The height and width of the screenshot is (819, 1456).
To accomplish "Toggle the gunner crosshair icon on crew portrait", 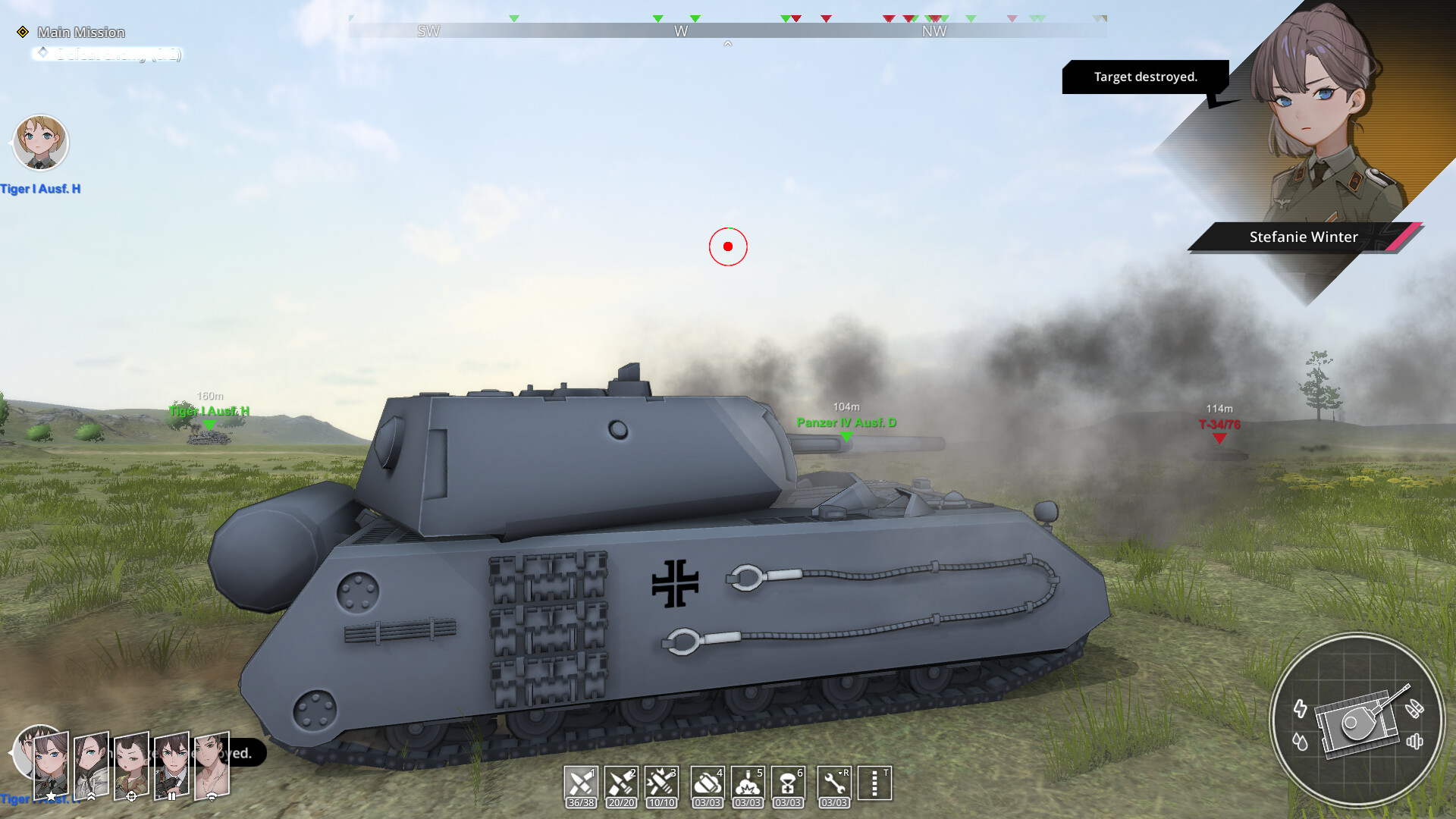I will pyautogui.click(x=131, y=798).
